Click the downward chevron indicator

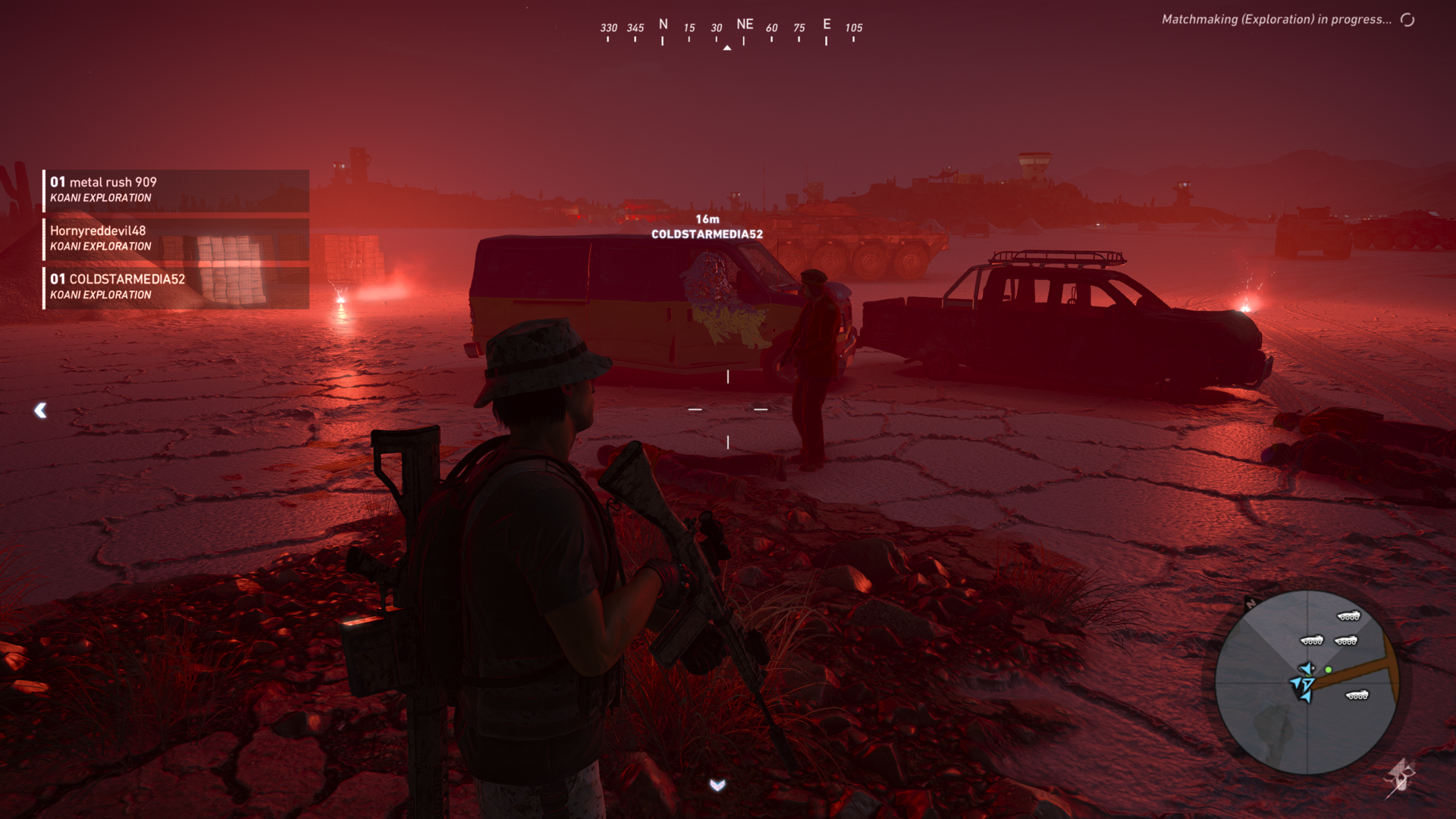[717, 785]
